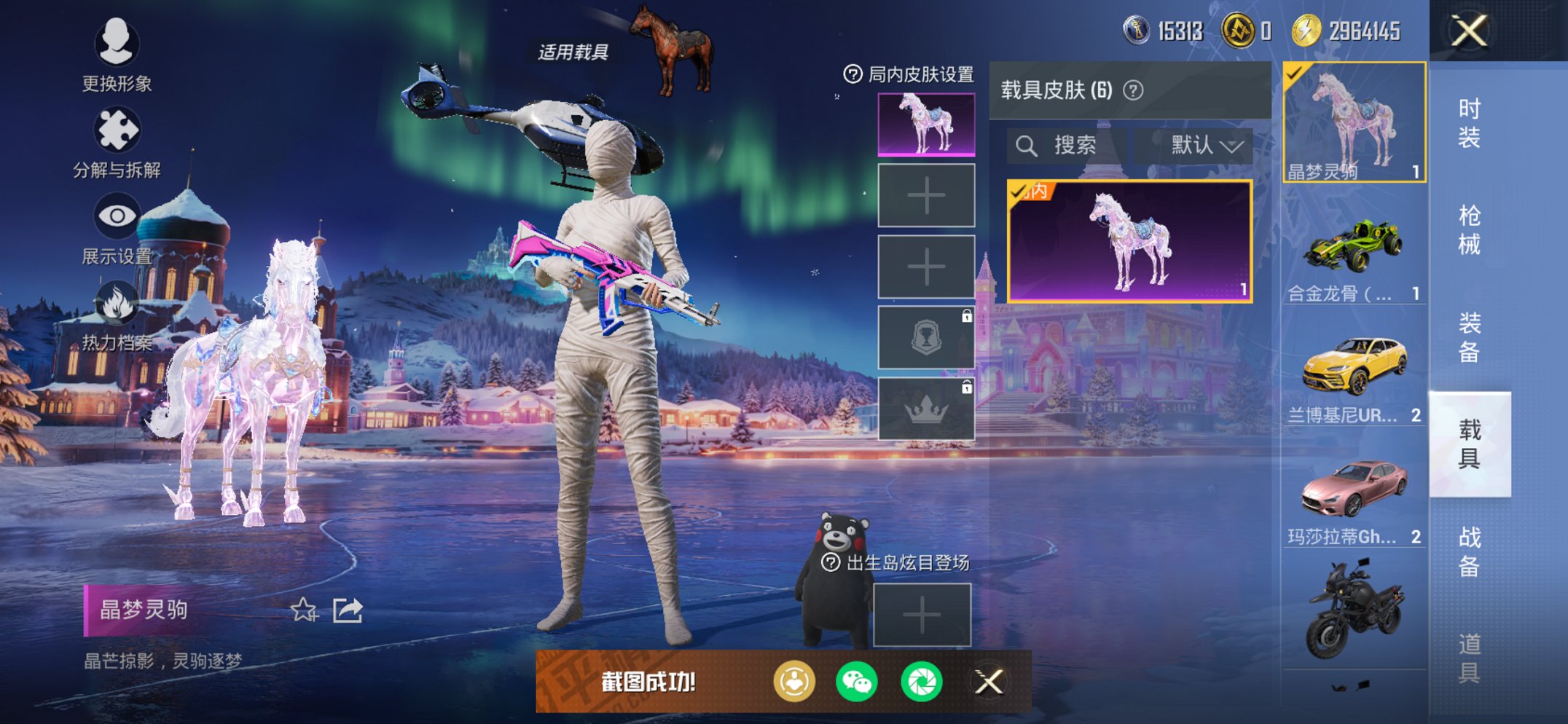The width and height of the screenshot is (1568, 724).
Task: Dismiss the 截图成功 screenshot banner
Action: pos(989,682)
